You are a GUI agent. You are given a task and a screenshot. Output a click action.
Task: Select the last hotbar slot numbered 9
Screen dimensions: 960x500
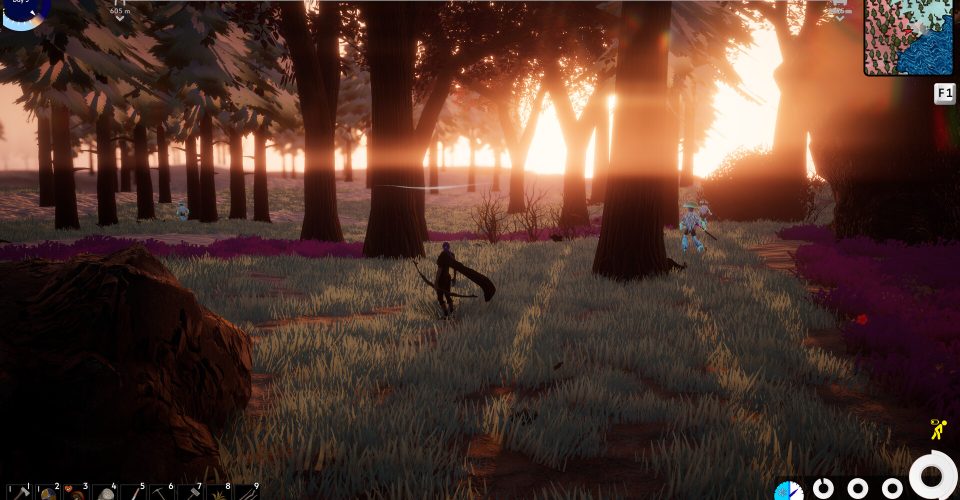click(x=247, y=492)
